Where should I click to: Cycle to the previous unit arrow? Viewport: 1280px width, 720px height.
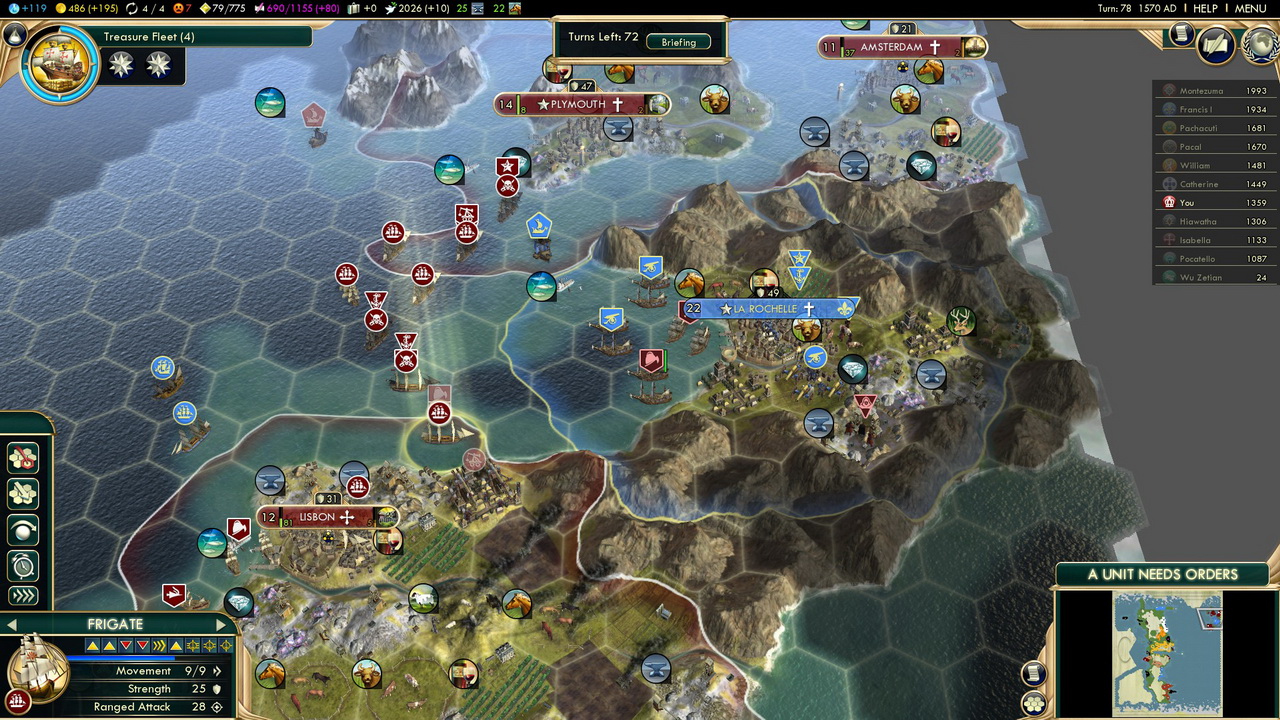(x=12, y=625)
